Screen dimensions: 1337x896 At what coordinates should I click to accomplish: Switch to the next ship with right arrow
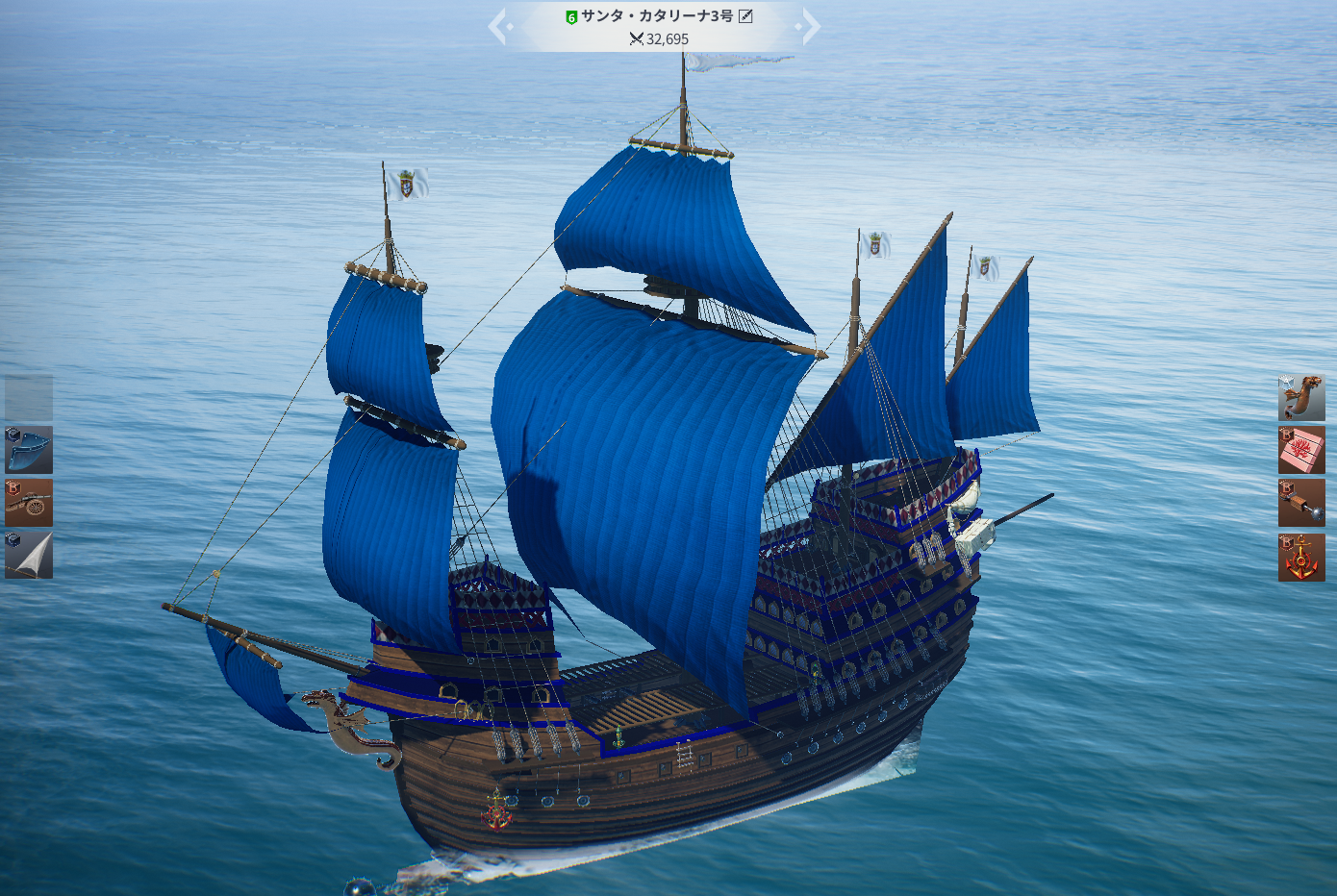click(810, 27)
